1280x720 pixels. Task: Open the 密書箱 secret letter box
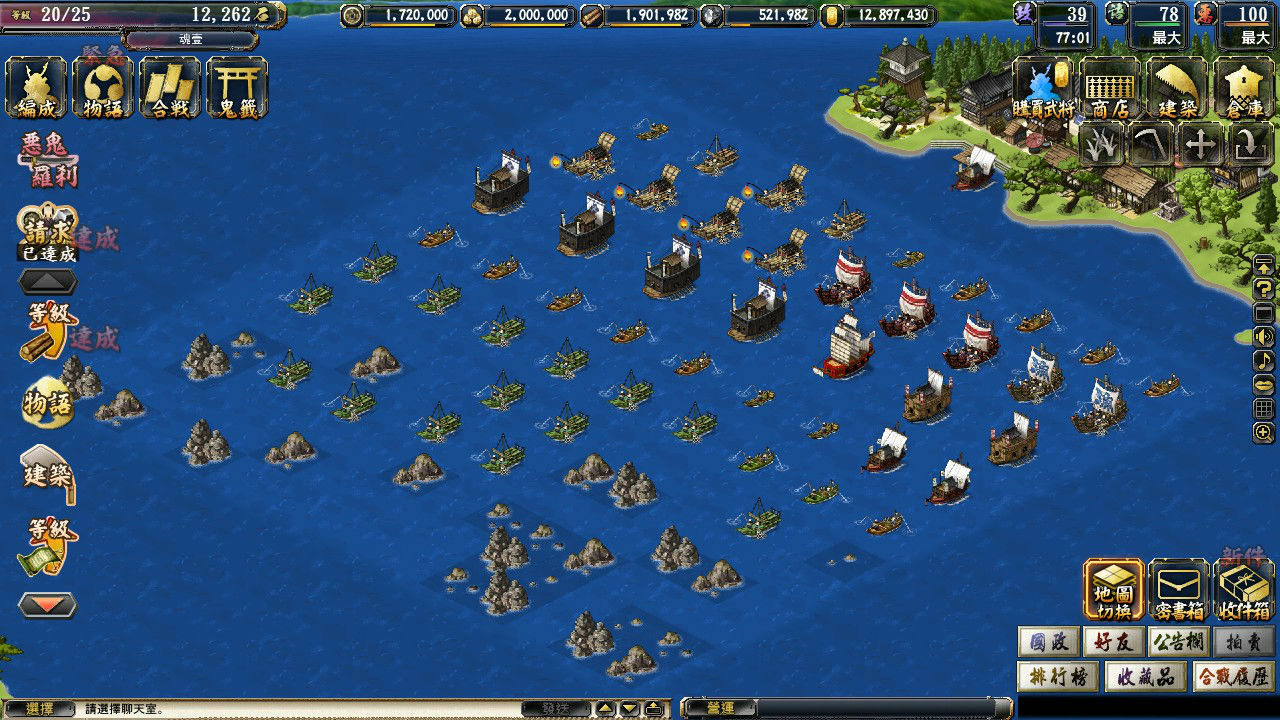tap(1179, 589)
